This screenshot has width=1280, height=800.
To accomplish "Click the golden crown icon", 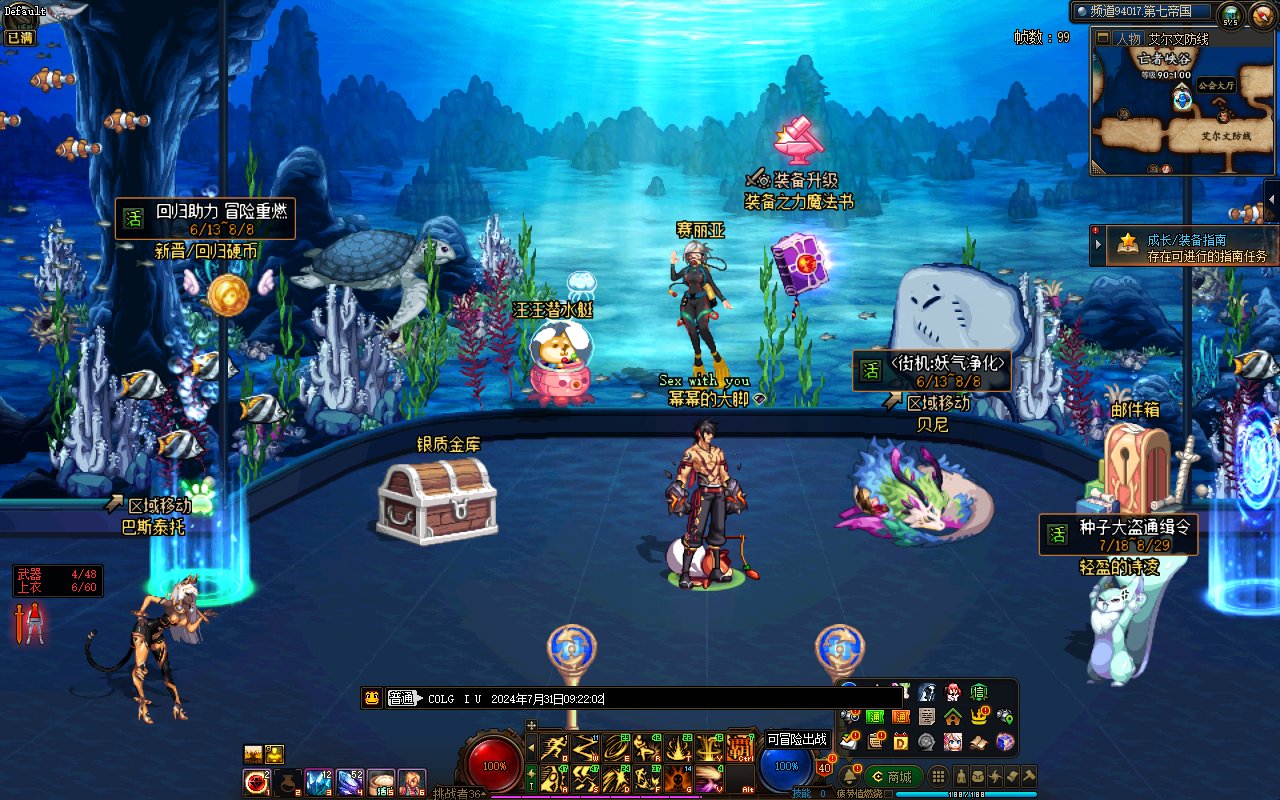I will pos(978,716).
